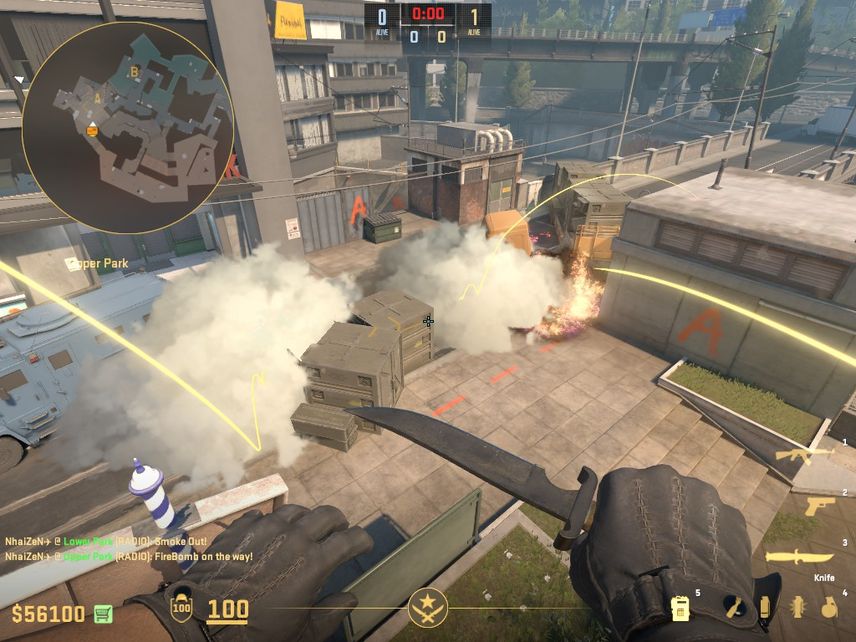This screenshot has width=856, height=642.
Task: Click the armor shield and helmet icon
Action: pos(181,608)
